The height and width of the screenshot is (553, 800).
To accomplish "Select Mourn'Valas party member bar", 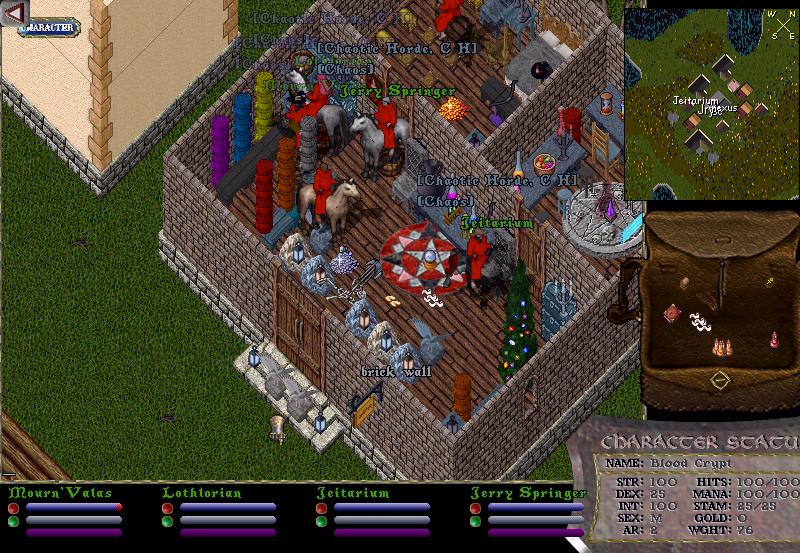I will pyautogui.click(x=70, y=506).
